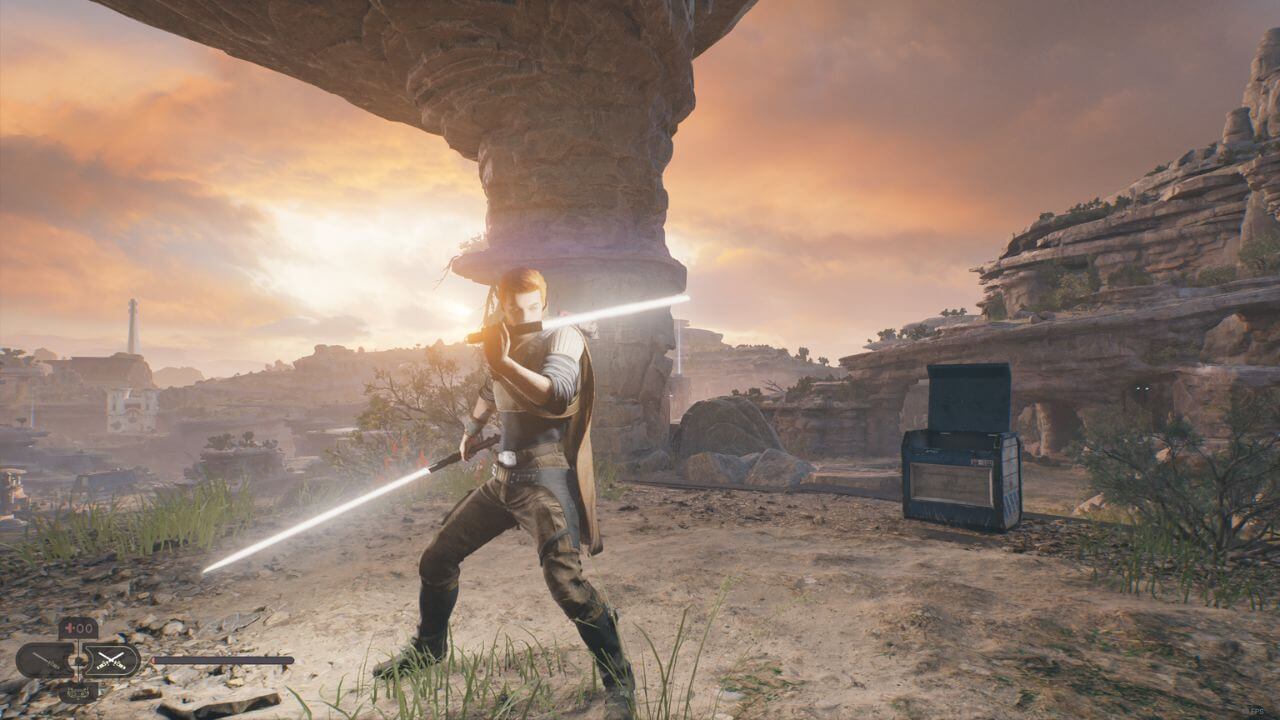1280x720 pixels.
Task: Click the small stance emblem below the wheel
Action: (77, 693)
